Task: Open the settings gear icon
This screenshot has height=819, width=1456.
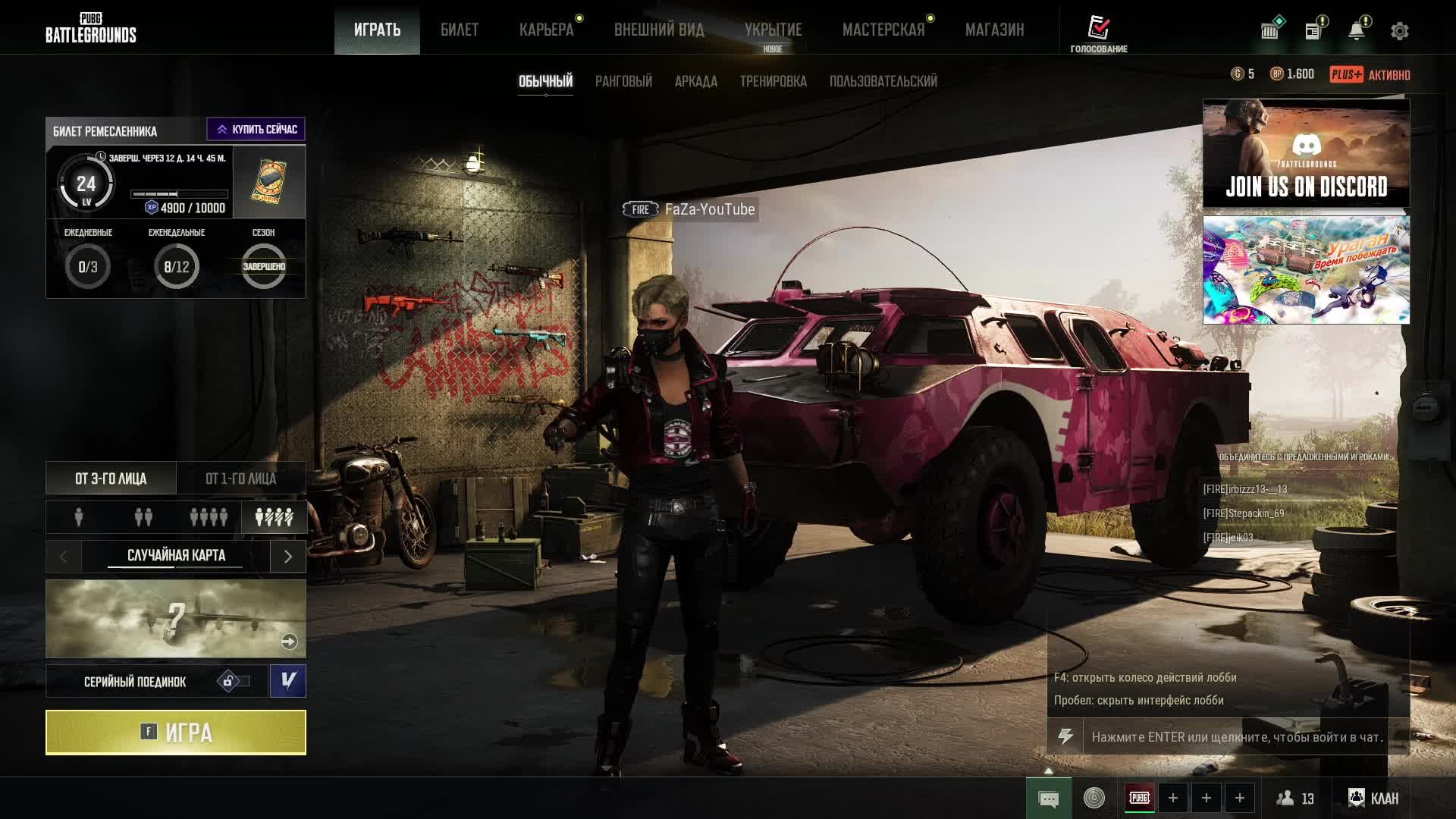Action: point(1399,31)
